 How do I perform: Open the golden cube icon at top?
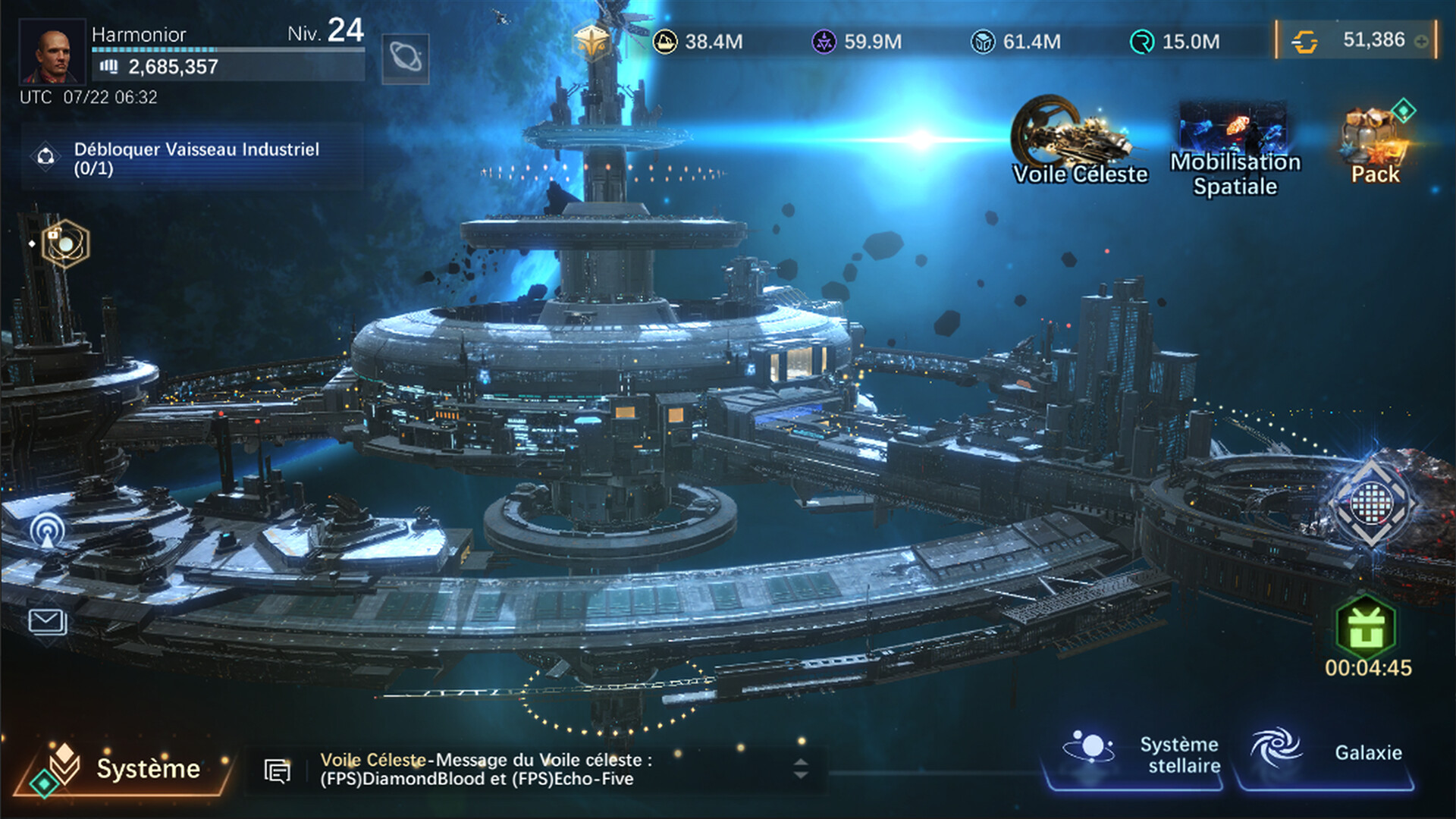pyautogui.click(x=591, y=42)
